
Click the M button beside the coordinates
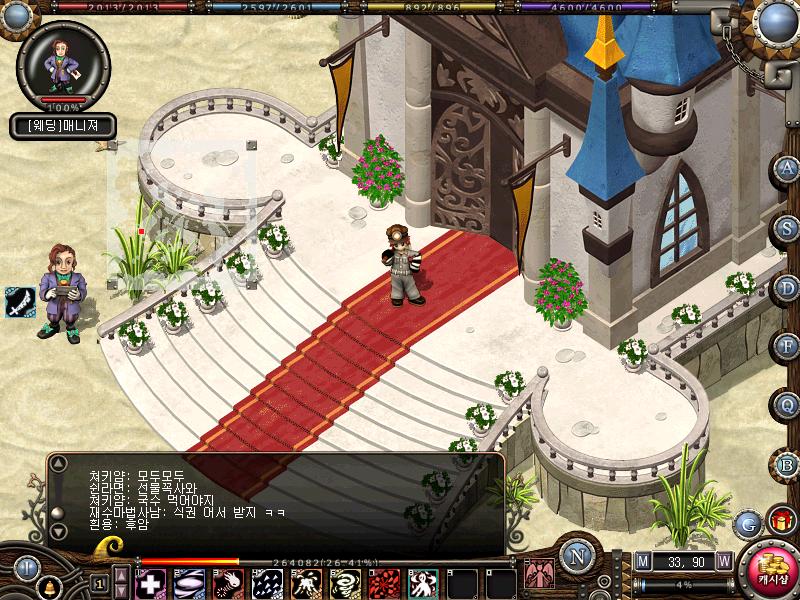coord(643,562)
